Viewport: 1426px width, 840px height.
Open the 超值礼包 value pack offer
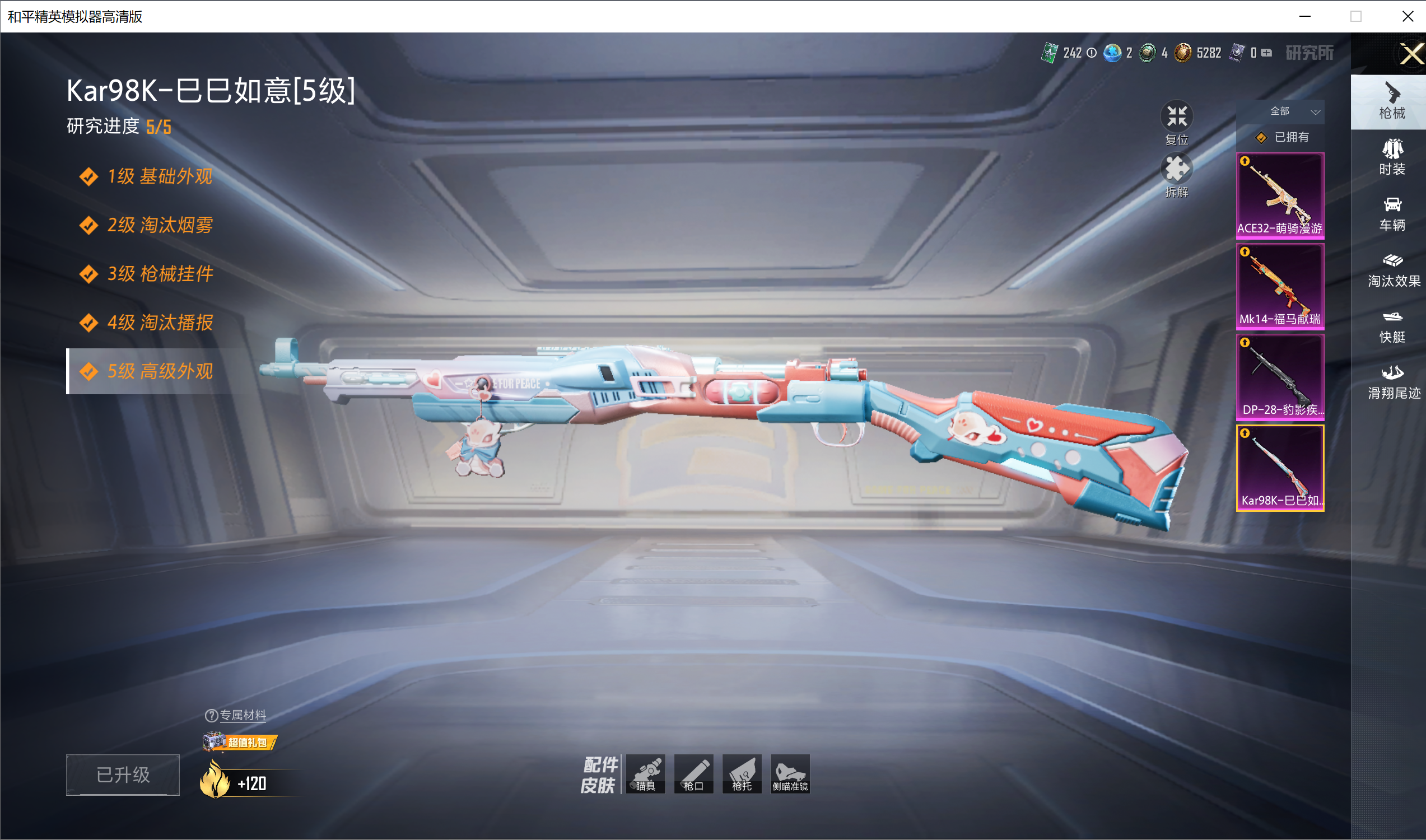pos(240,742)
